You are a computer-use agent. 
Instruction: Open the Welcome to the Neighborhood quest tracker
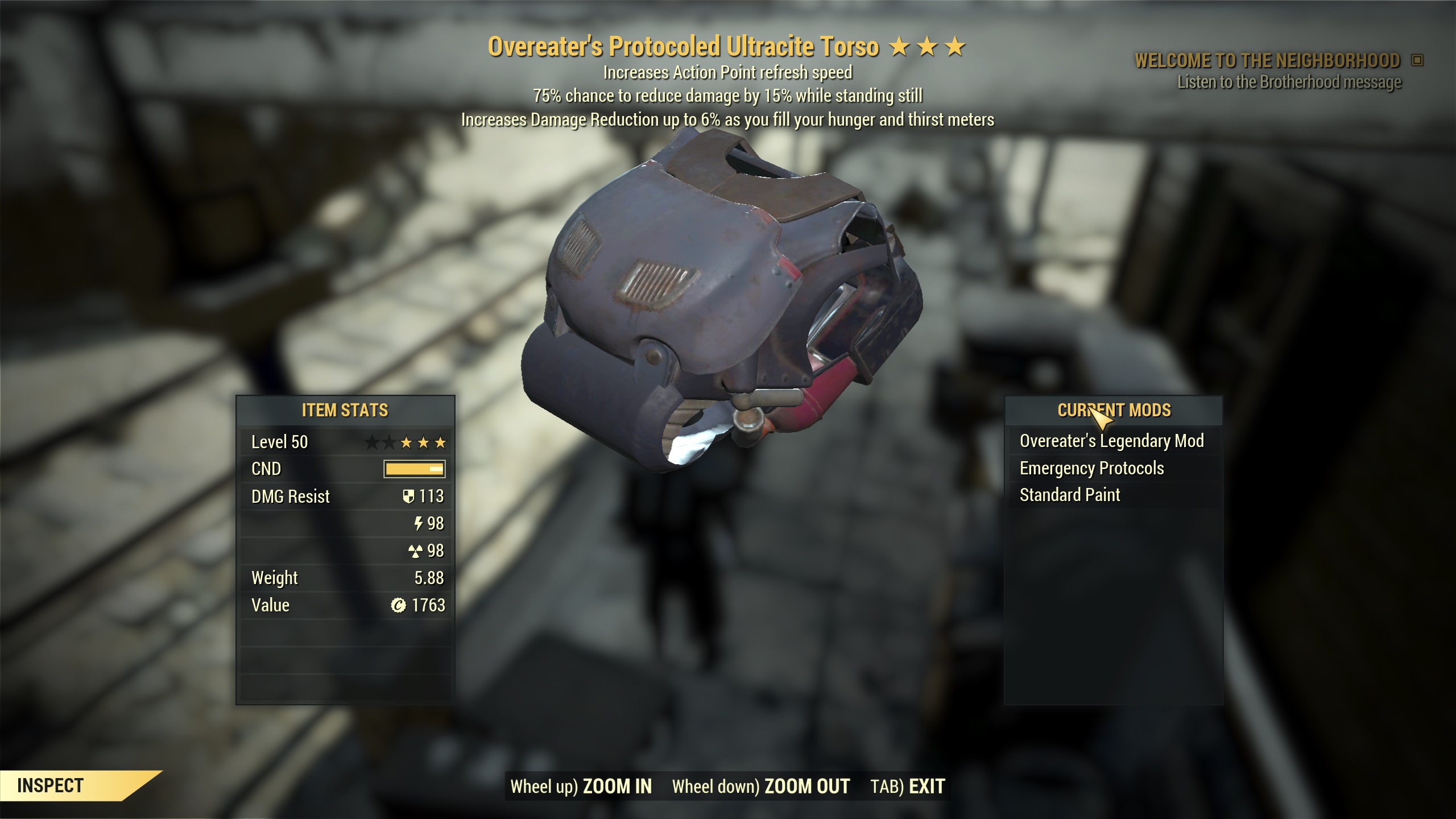(x=1267, y=60)
